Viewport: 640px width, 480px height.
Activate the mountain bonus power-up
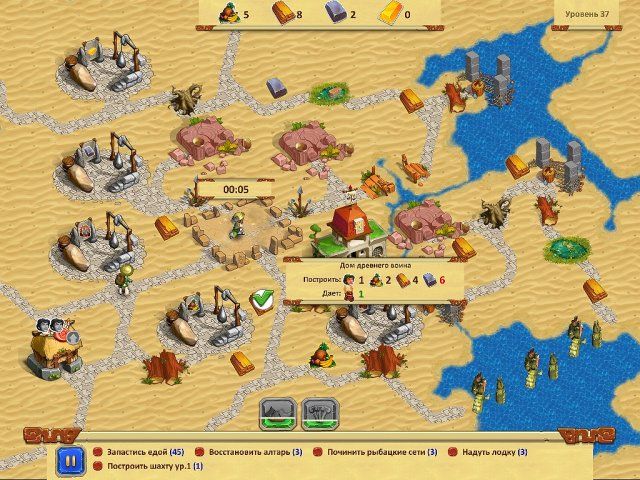coord(276,412)
